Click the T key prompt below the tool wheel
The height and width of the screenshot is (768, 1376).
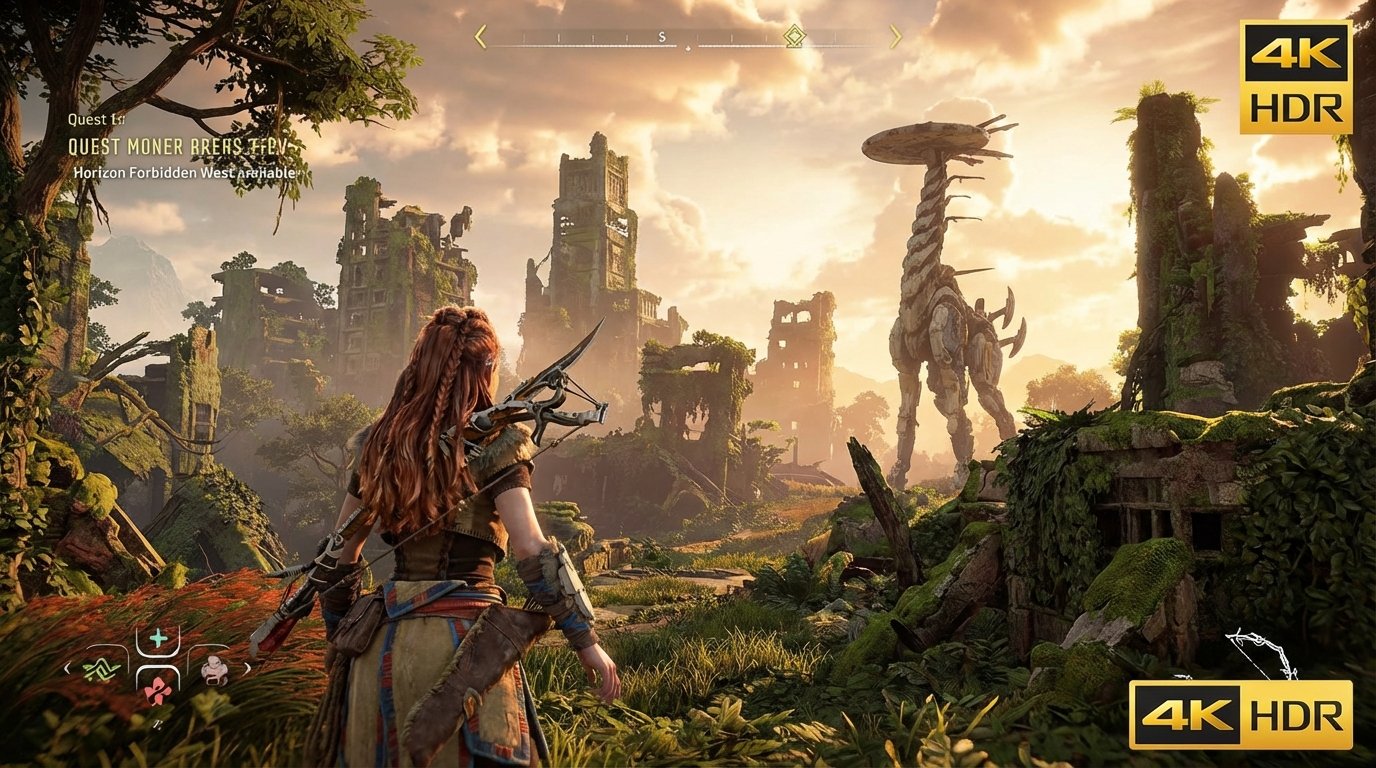[157, 724]
